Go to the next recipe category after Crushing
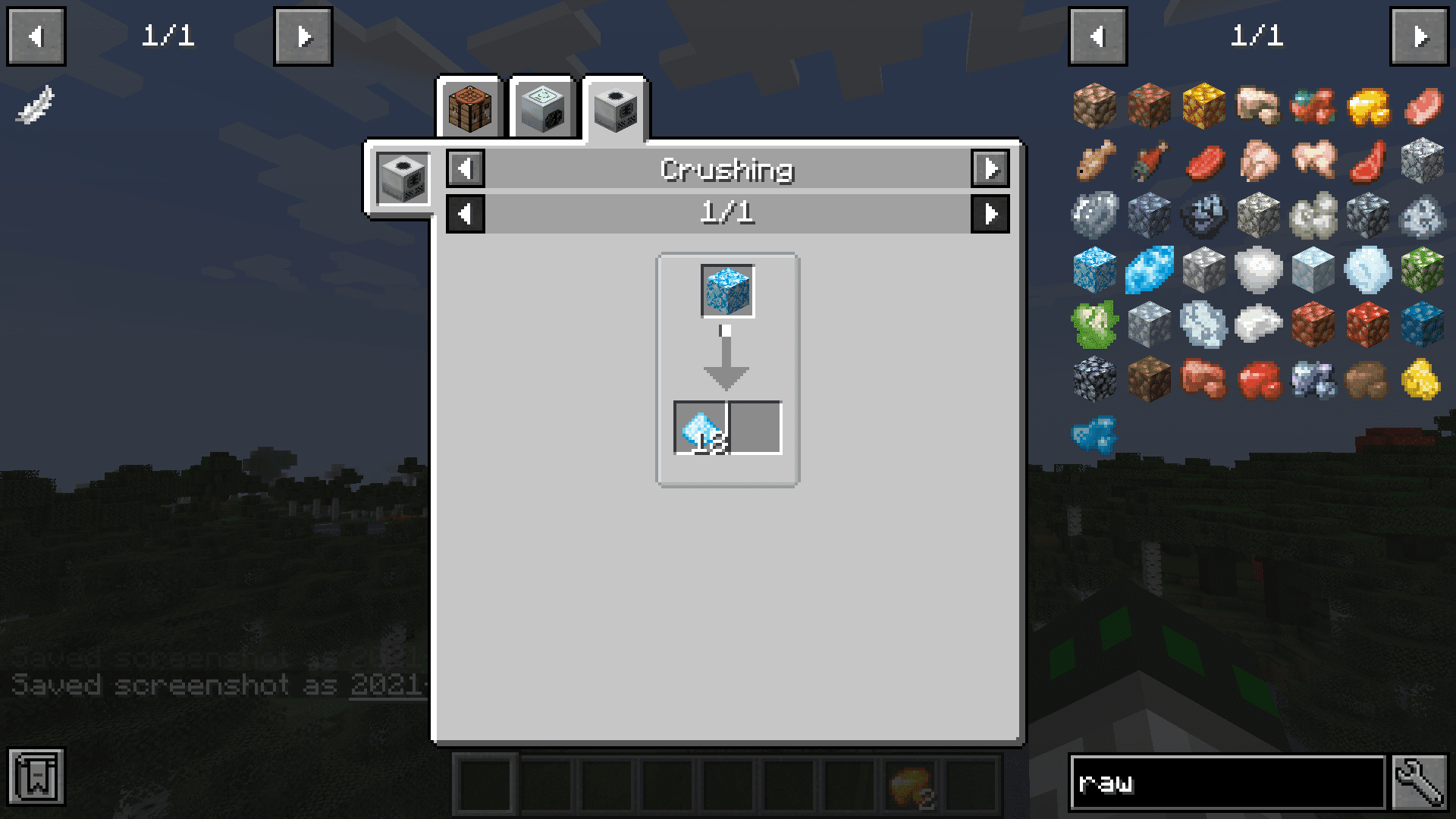The width and height of the screenshot is (1456, 819). (x=990, y=168)
